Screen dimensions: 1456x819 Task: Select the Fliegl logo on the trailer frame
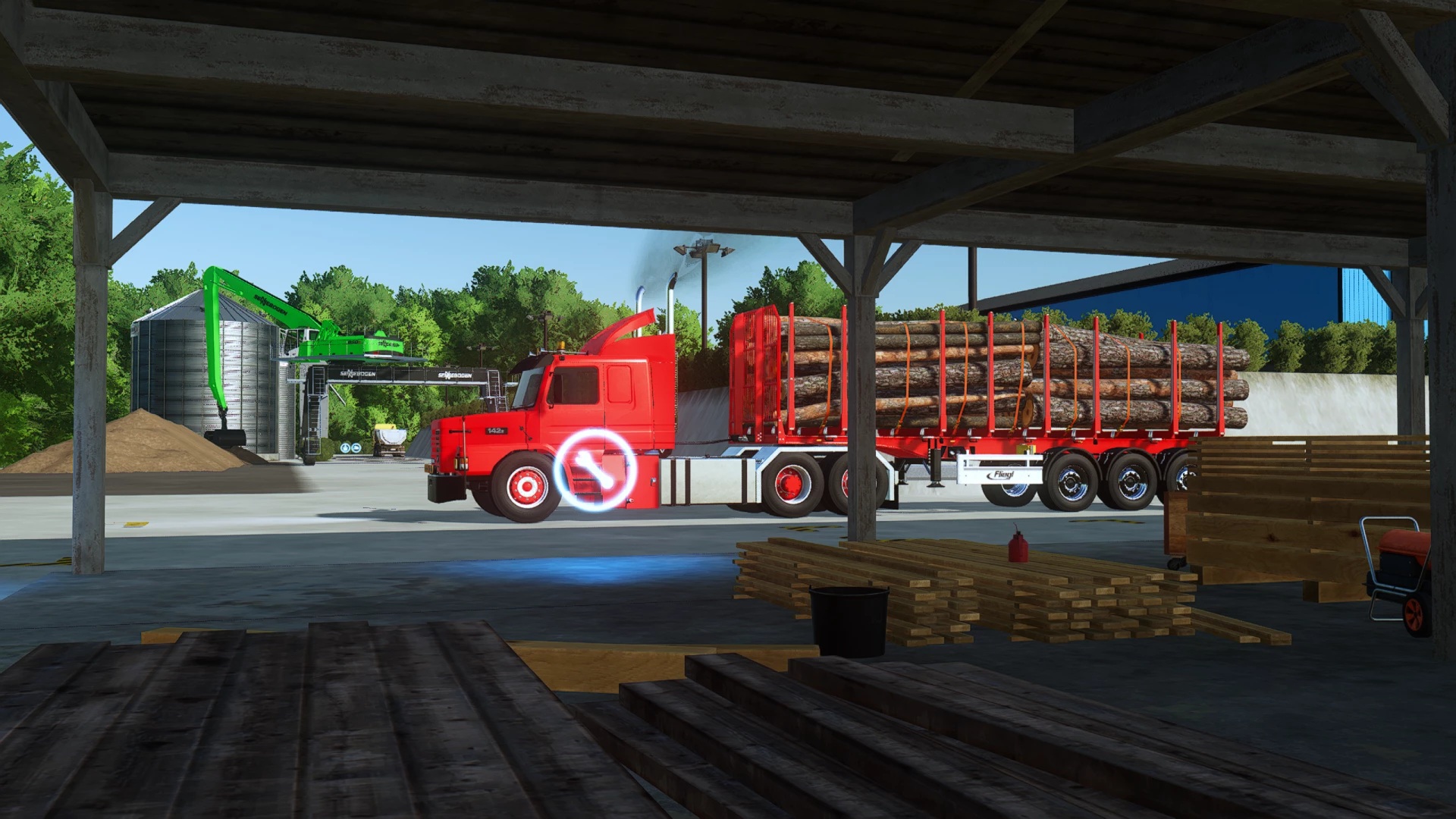tap(1000, 475)
